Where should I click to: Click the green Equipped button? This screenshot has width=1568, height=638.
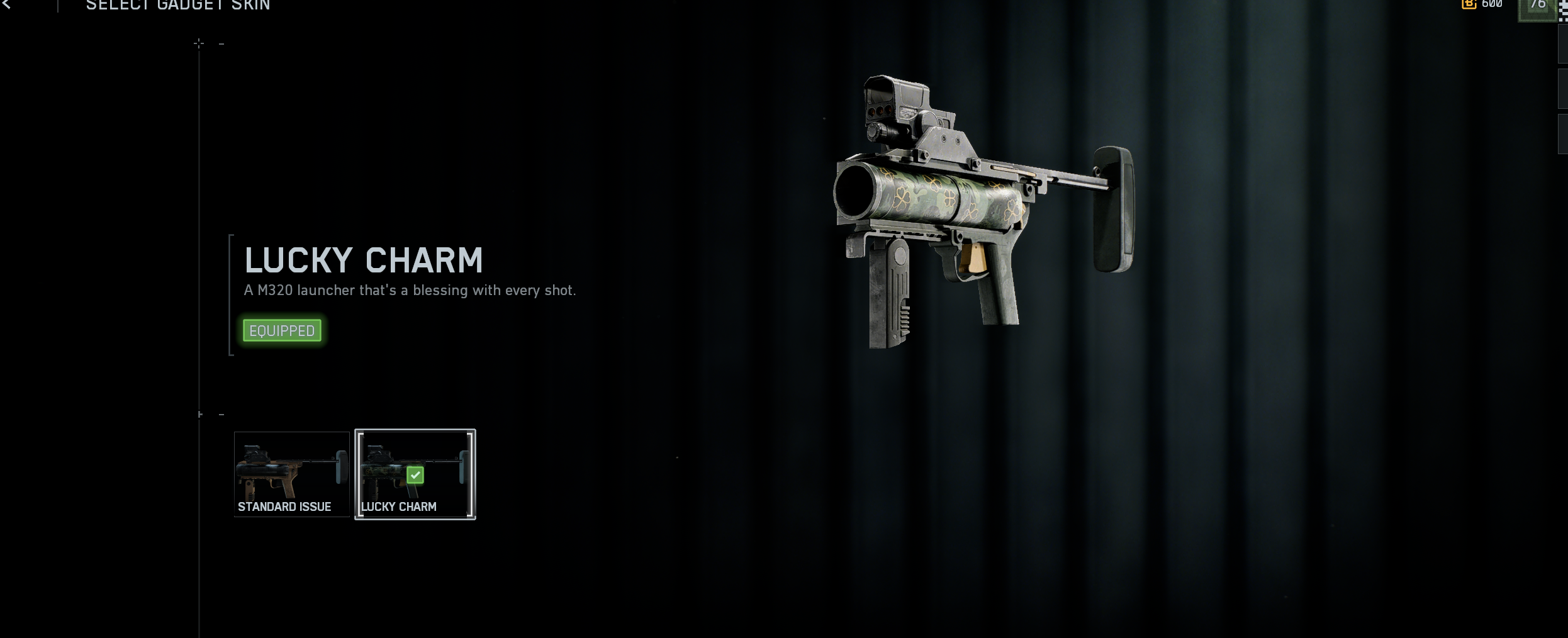click(x=282, y=330)
